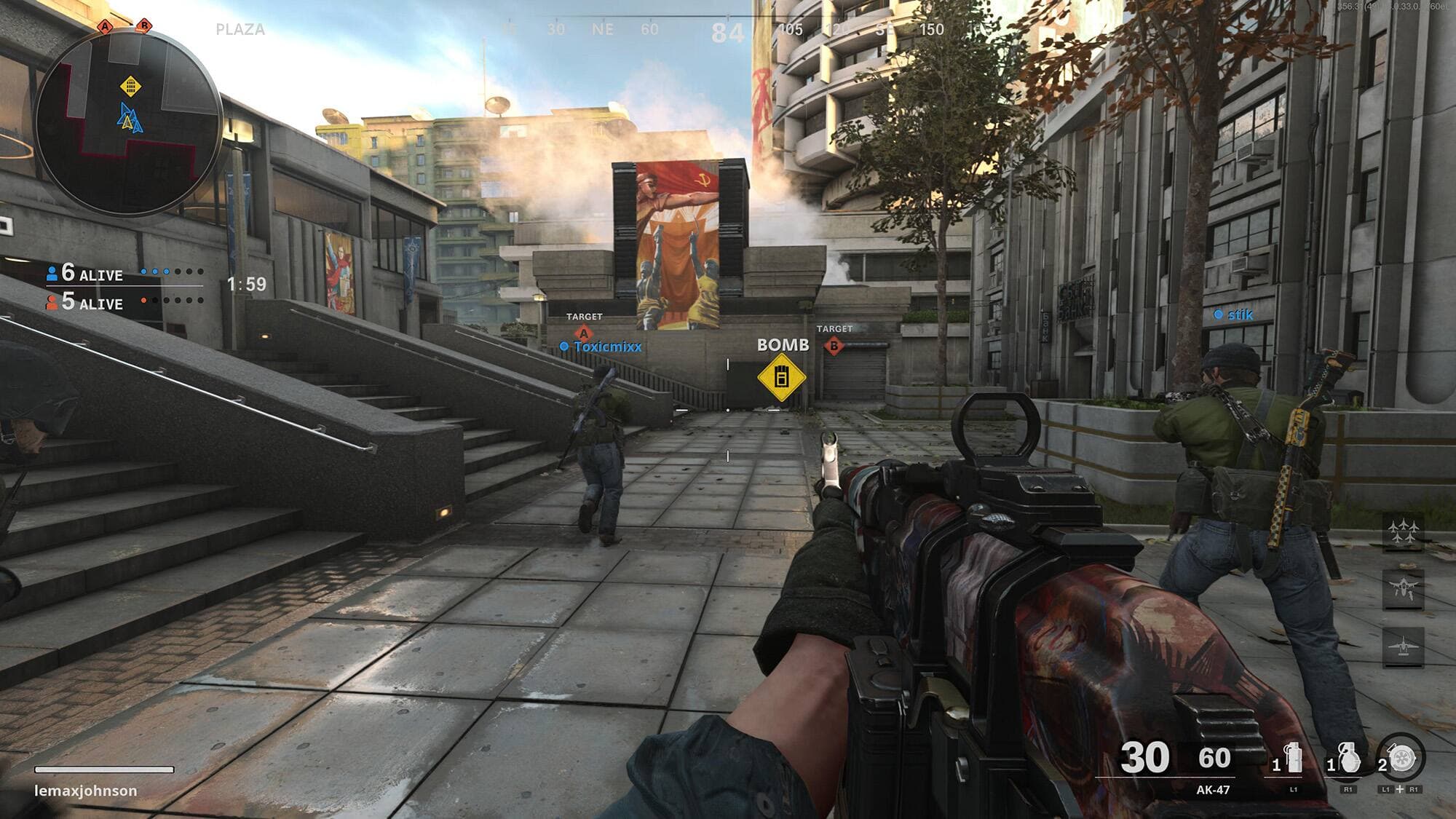Image resolution: width=1456 pixels, height=819 pixels.
Task: Click the A marker on the minimap rim
Action: (x=106, y=27)
